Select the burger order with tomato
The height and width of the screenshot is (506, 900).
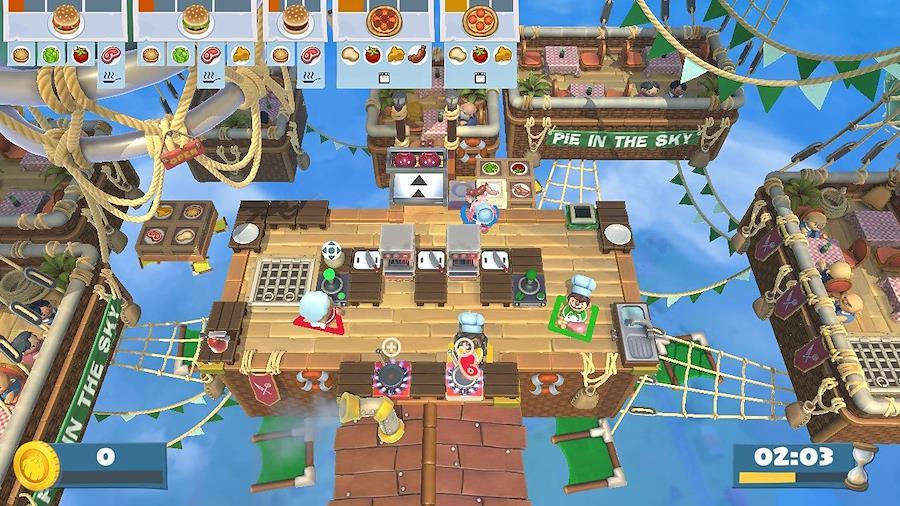click(65, 20)
